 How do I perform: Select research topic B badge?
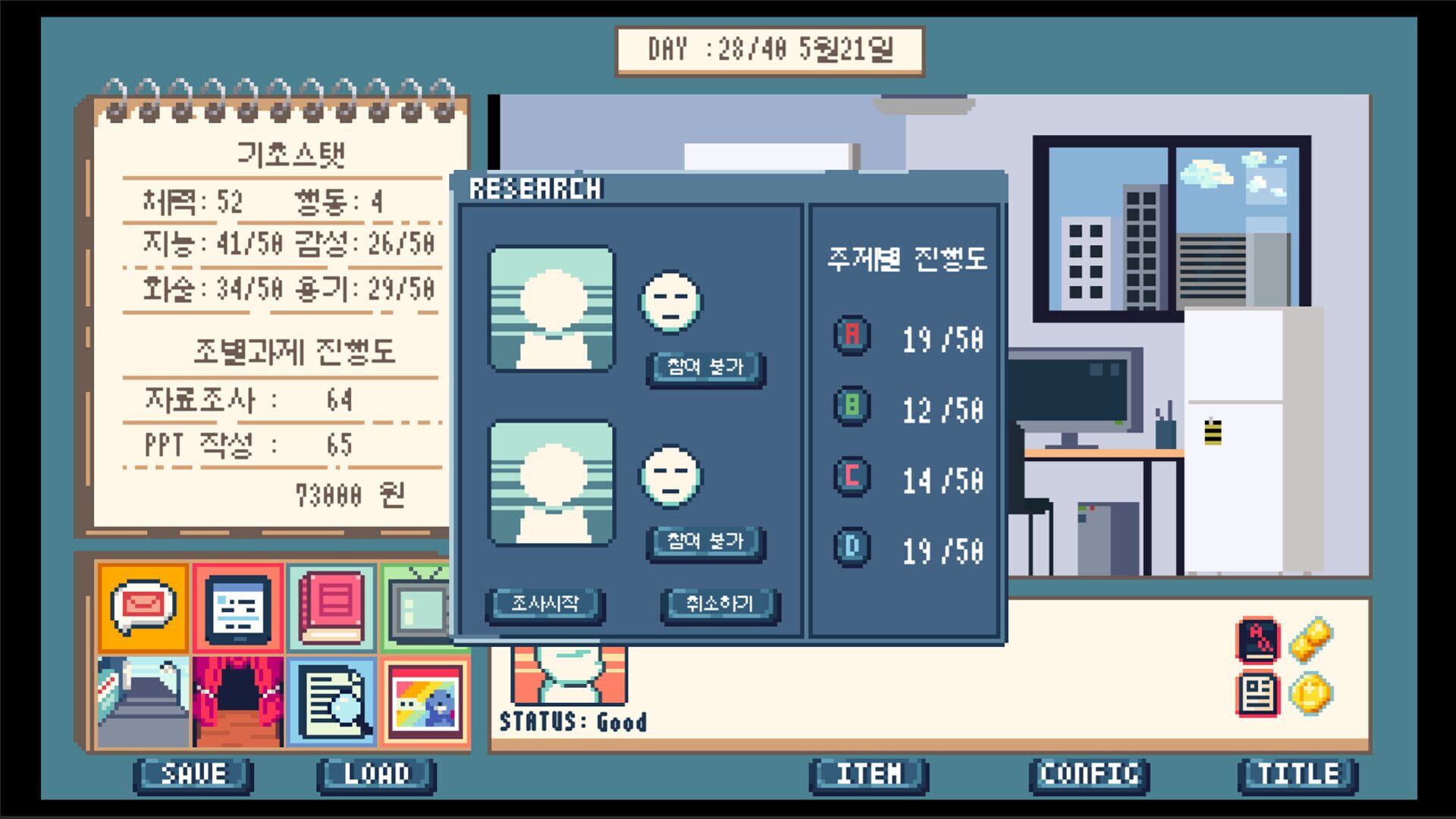(x=851, y=409)
